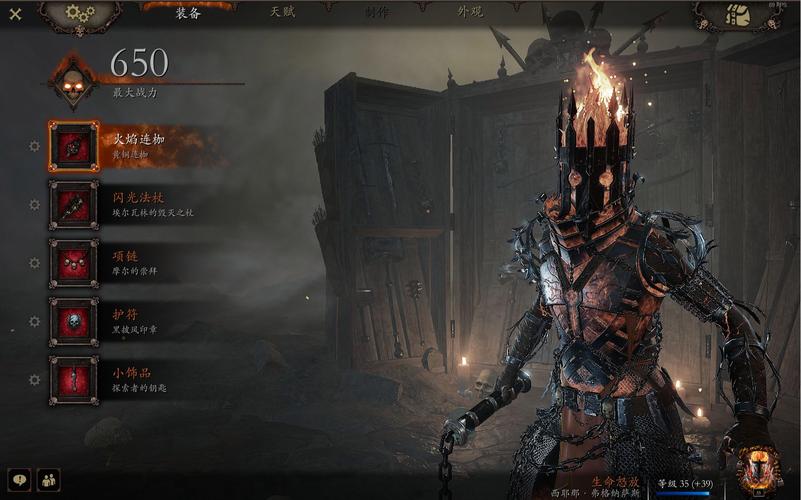Click the small gear beside 火焰连枷
The image size is (801, 500).
click(x=35, y=146)
